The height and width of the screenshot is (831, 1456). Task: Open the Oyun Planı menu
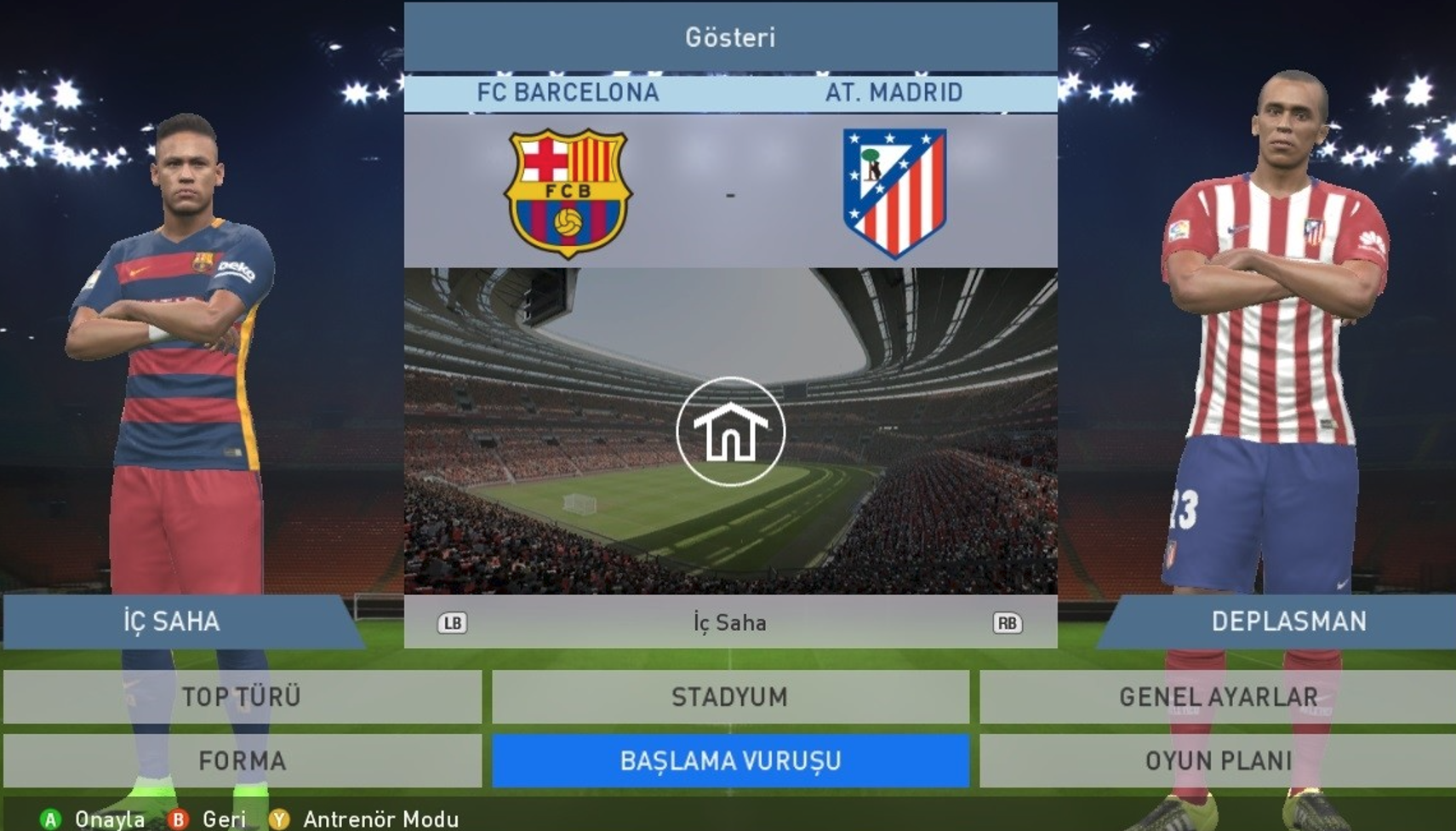point(1218,760)
